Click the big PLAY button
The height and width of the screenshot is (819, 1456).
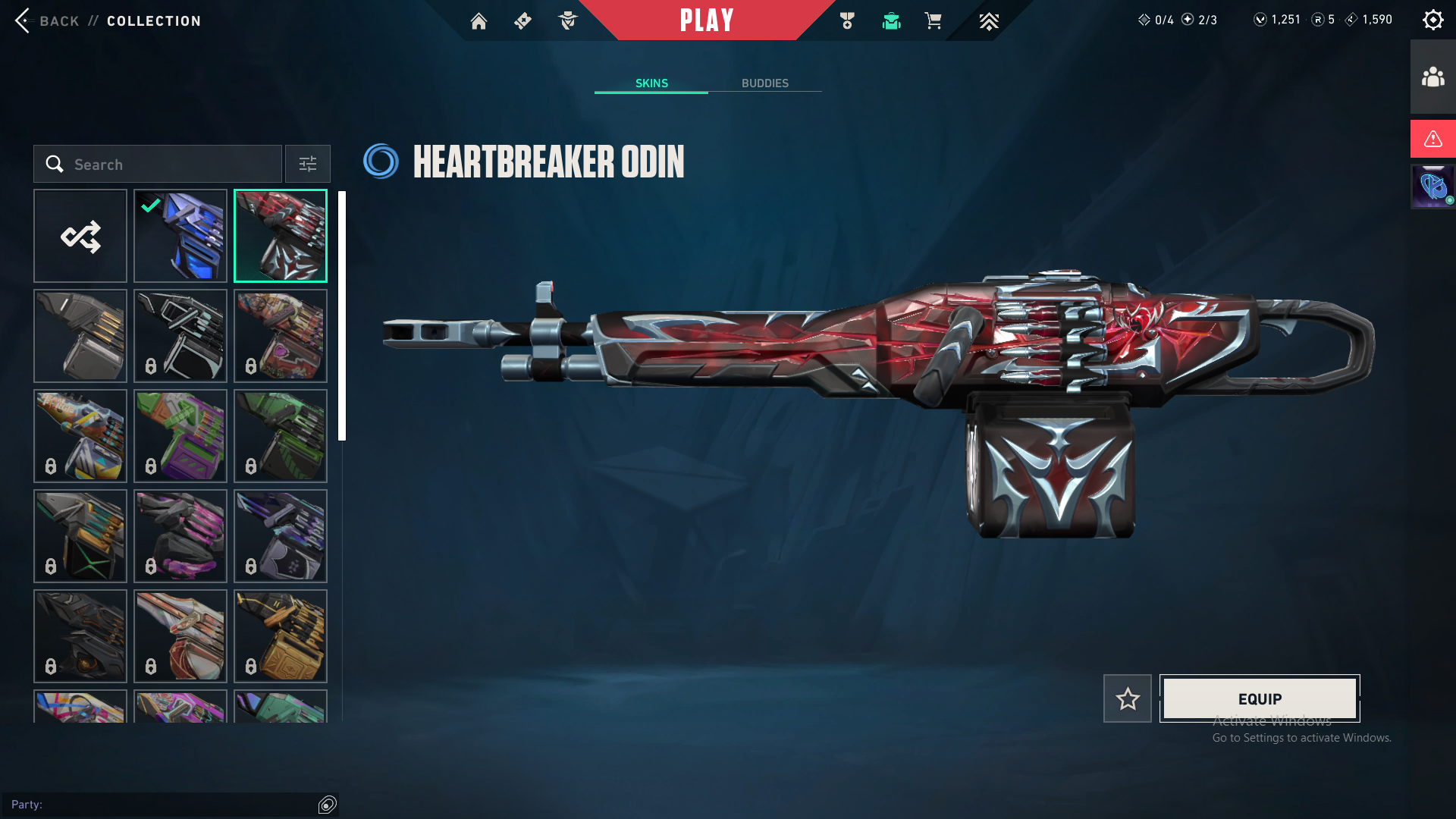706,20
